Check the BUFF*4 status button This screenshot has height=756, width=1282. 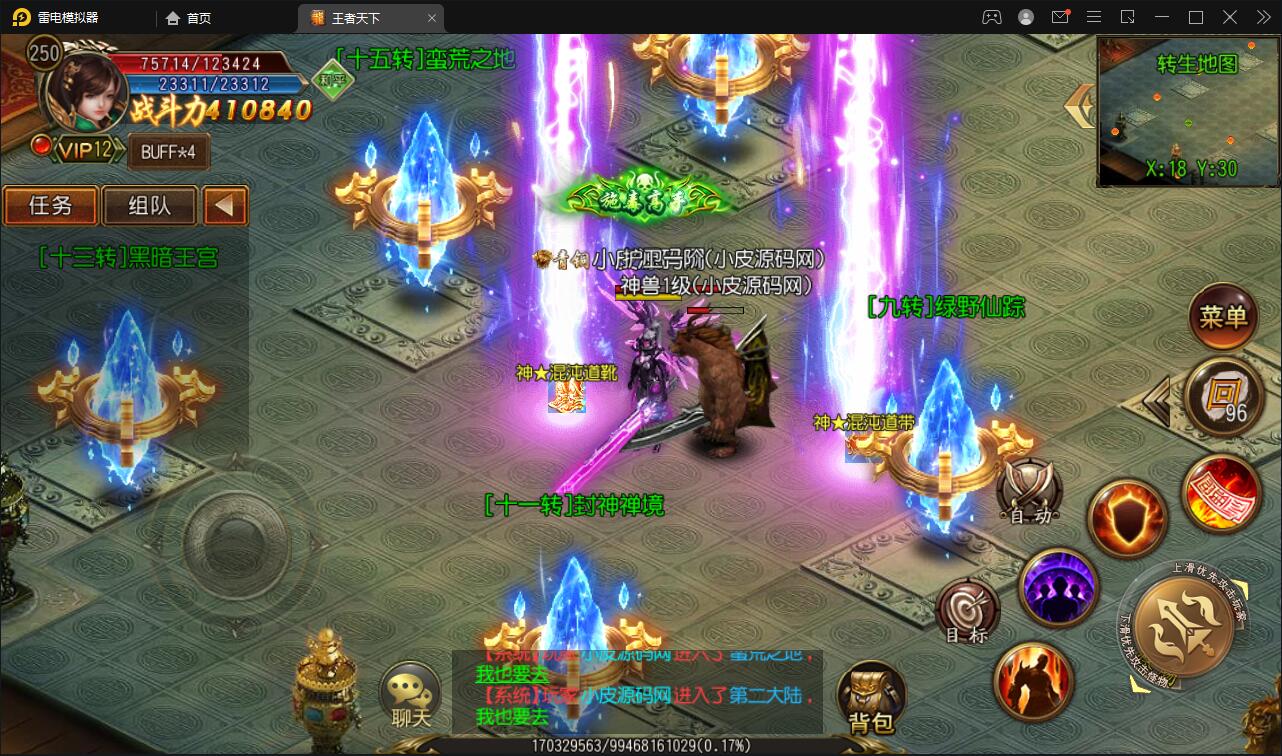coord(166,152)
